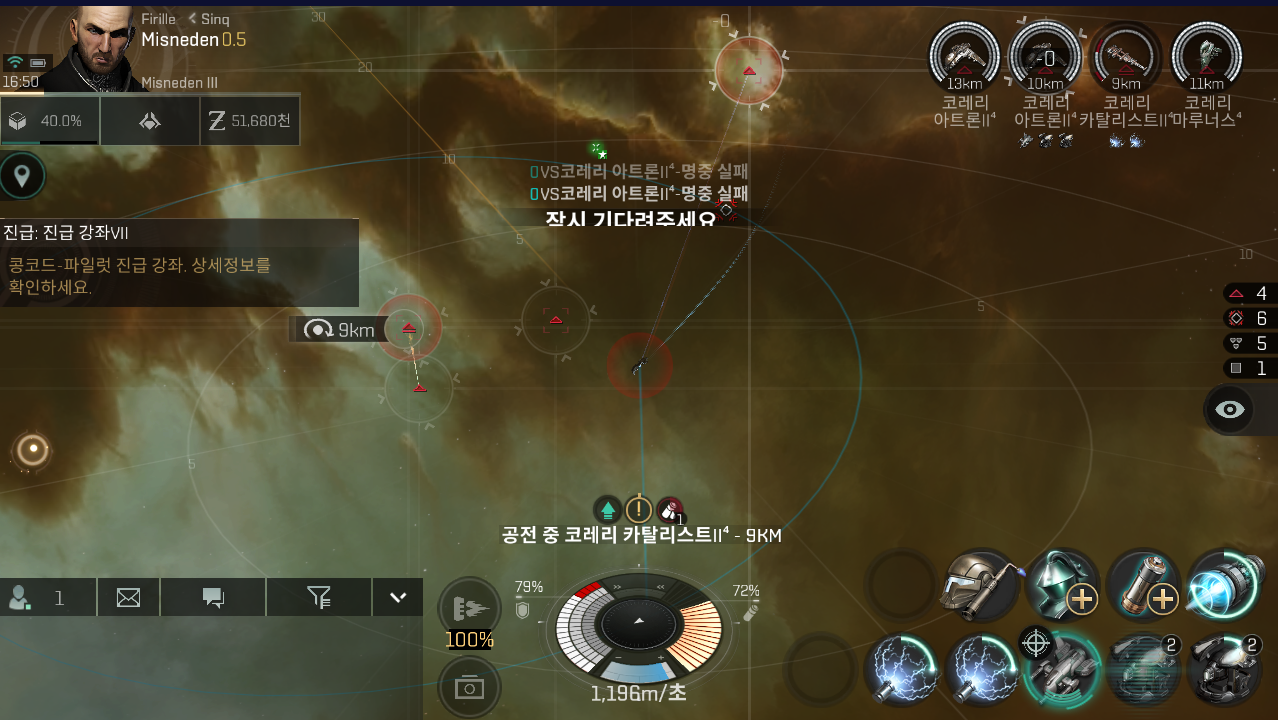Image resolution: width=1278 pixels, height=720 pixels.
Task: Open the mail envelope button
Action: [x=128, y=598]
